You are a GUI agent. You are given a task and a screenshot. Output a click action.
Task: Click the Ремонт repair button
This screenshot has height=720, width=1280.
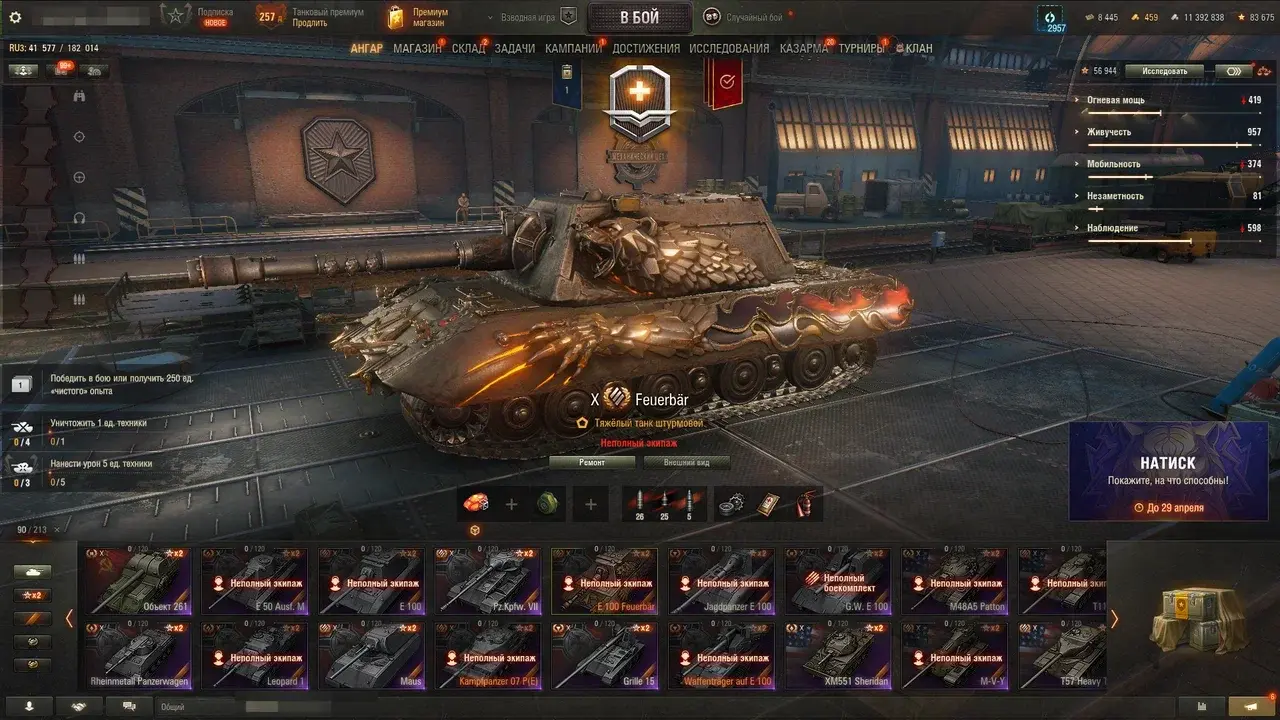tap(591, 462)
